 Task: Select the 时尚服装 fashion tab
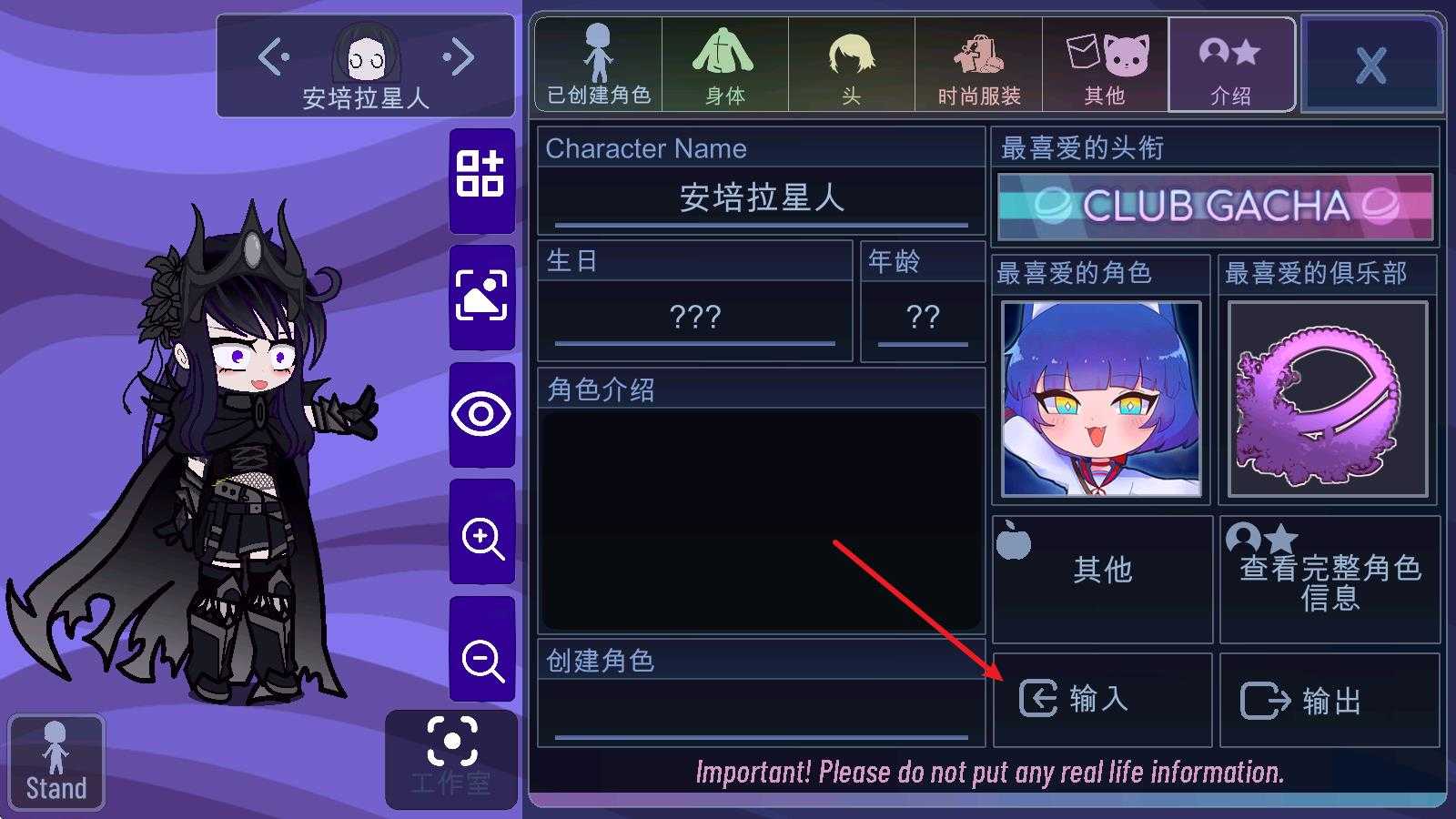[x=978, y=66]
